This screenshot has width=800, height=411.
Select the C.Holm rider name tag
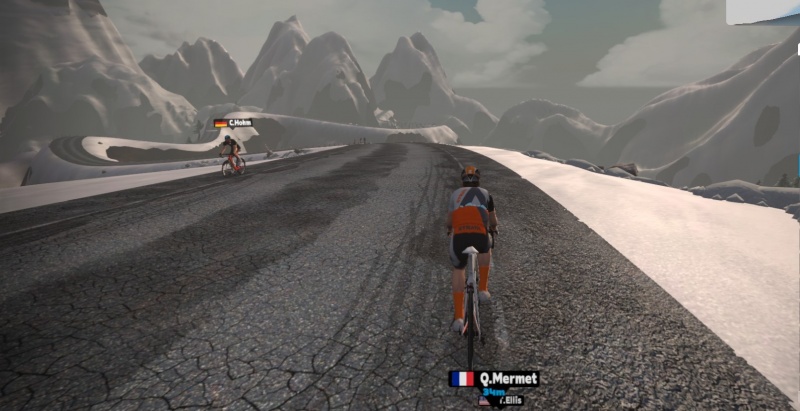point(233,123)
